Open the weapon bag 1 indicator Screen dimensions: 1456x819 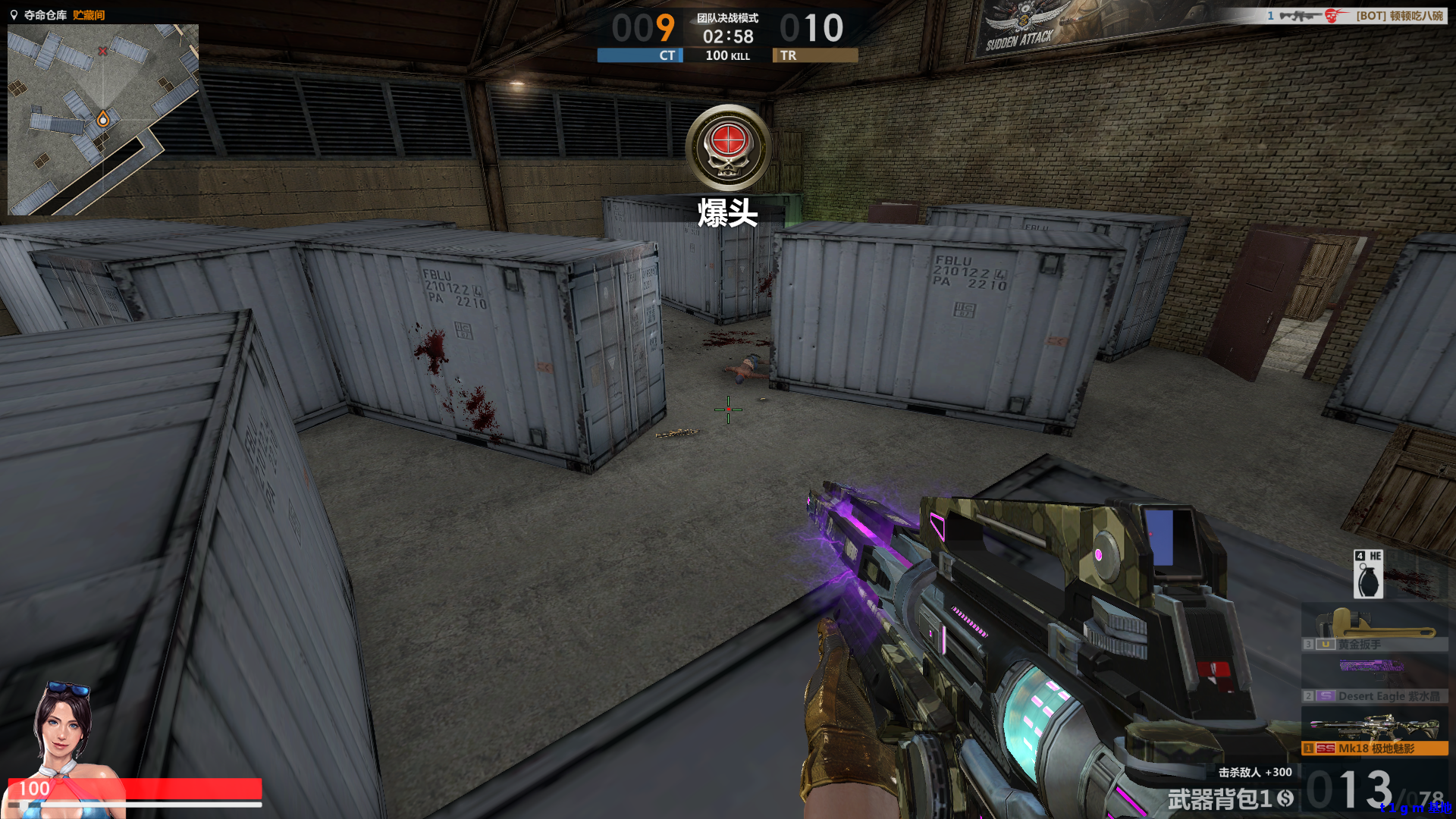[1230, 799]
